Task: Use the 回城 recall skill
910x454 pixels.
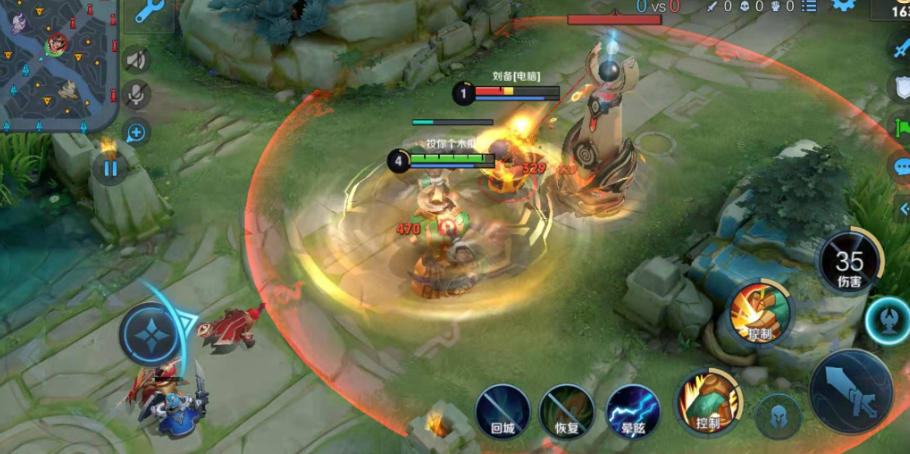Action: 502,412
